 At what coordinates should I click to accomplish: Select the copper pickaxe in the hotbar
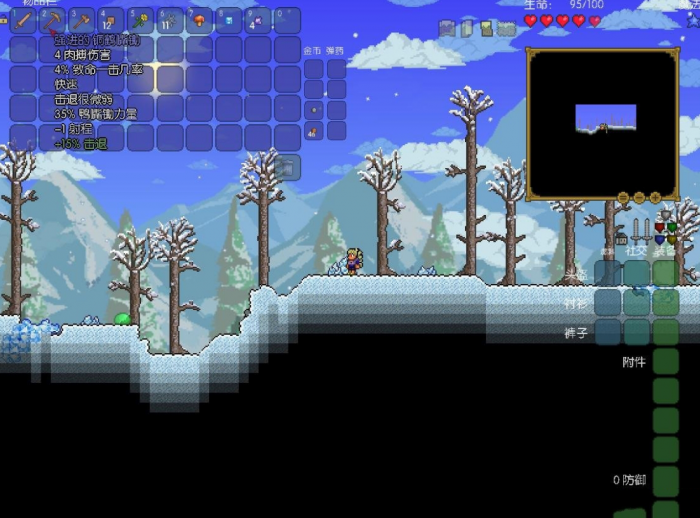point(52,21)
